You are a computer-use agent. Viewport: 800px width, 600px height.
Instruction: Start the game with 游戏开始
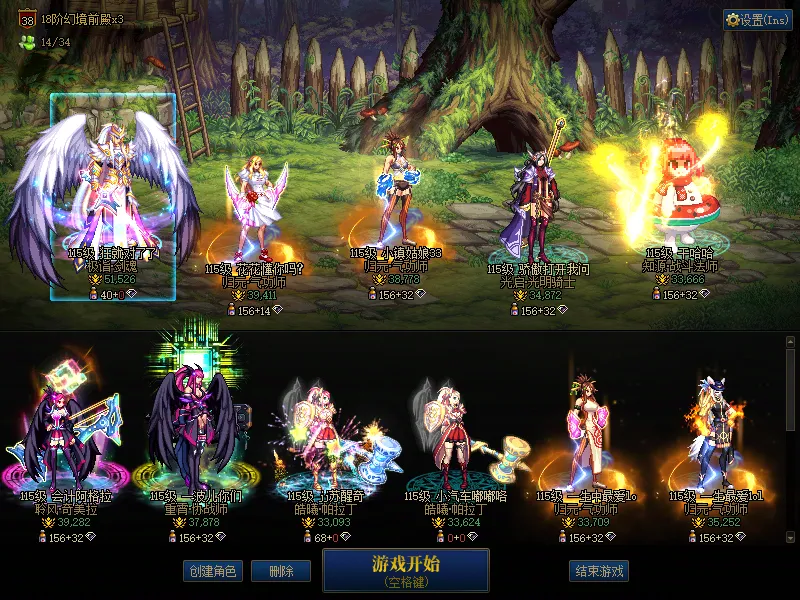405,569
